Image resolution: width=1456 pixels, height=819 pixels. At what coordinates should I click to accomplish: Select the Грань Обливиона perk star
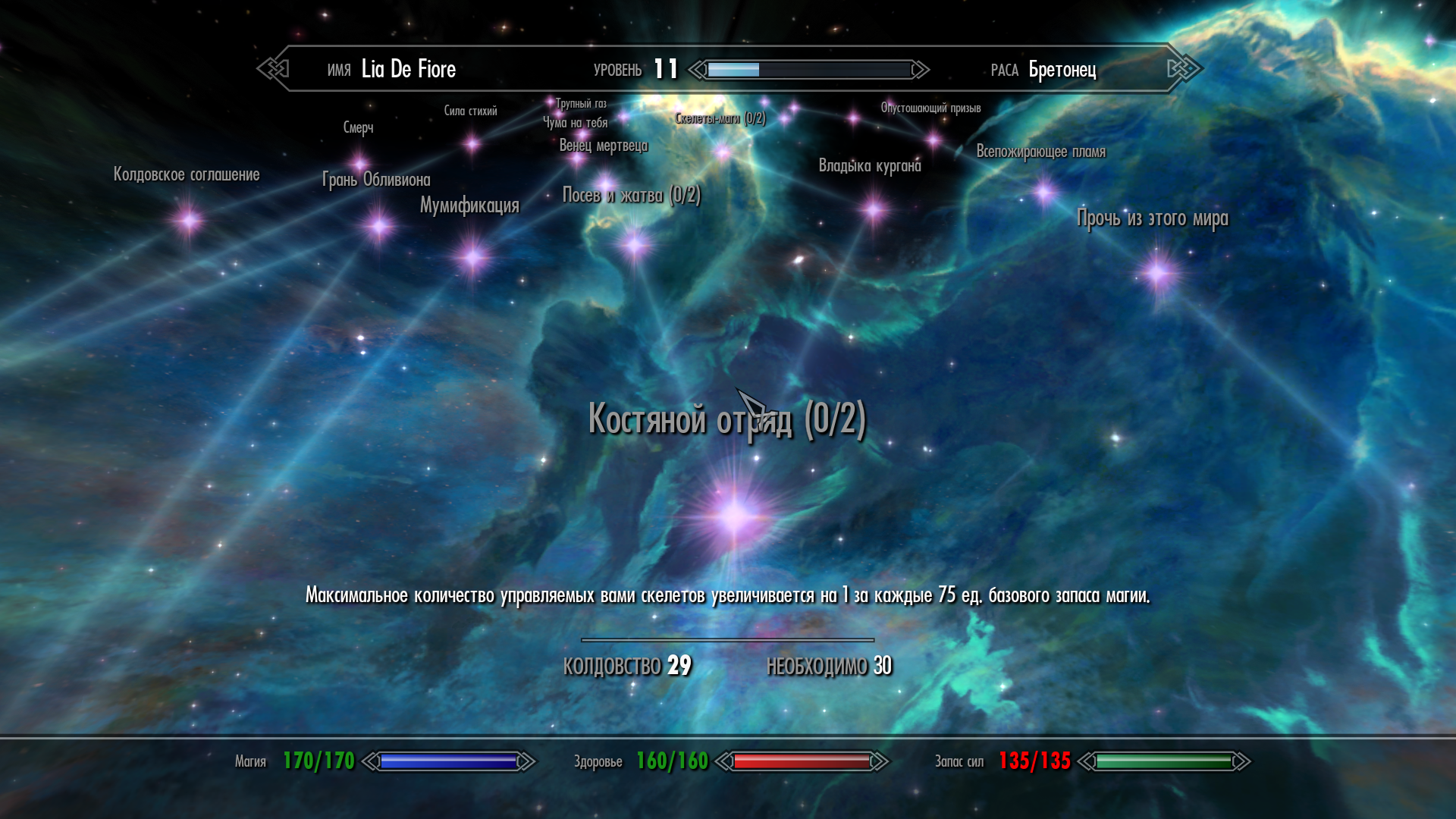378,225
